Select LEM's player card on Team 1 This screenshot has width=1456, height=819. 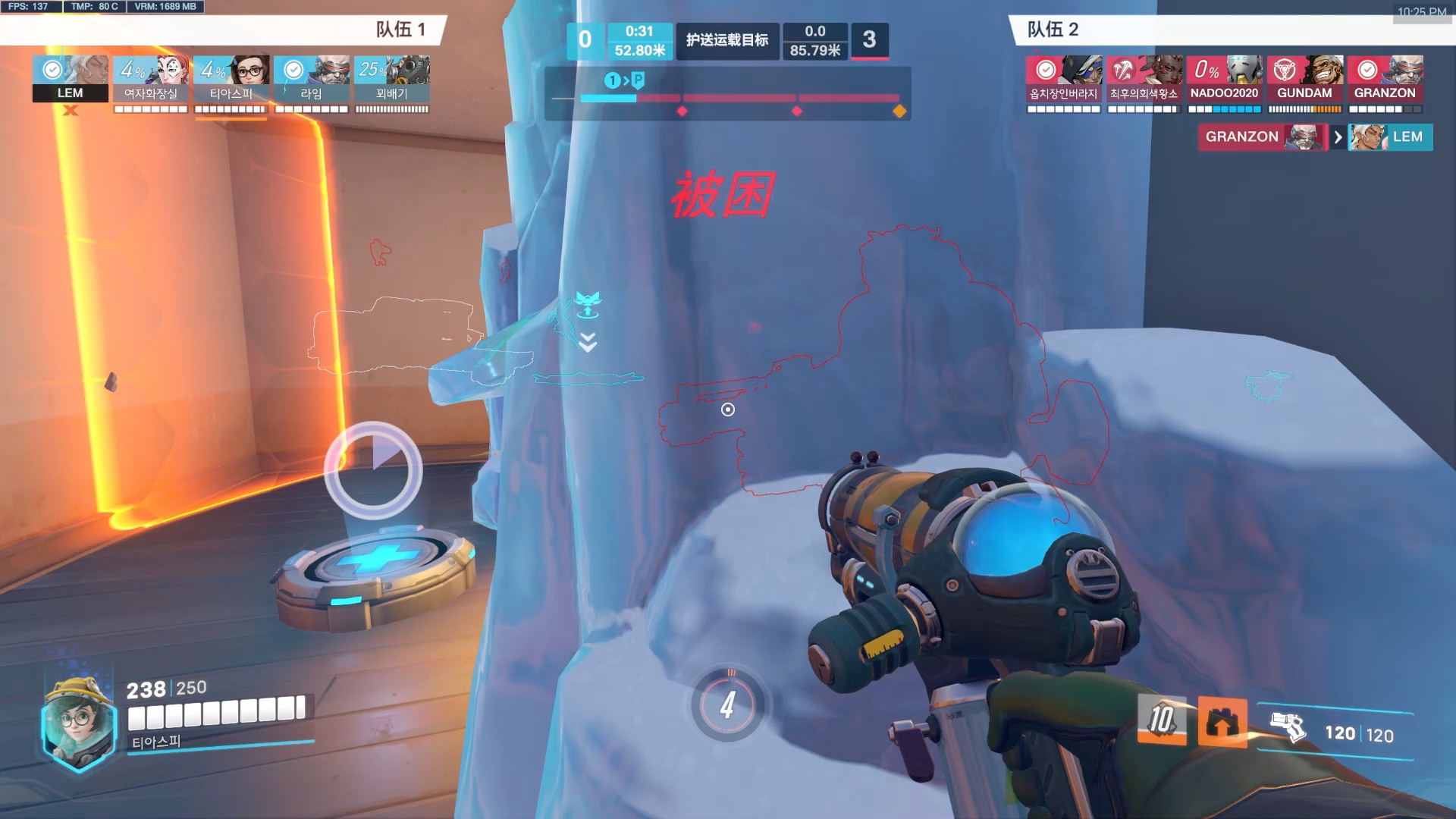(71, 79)
